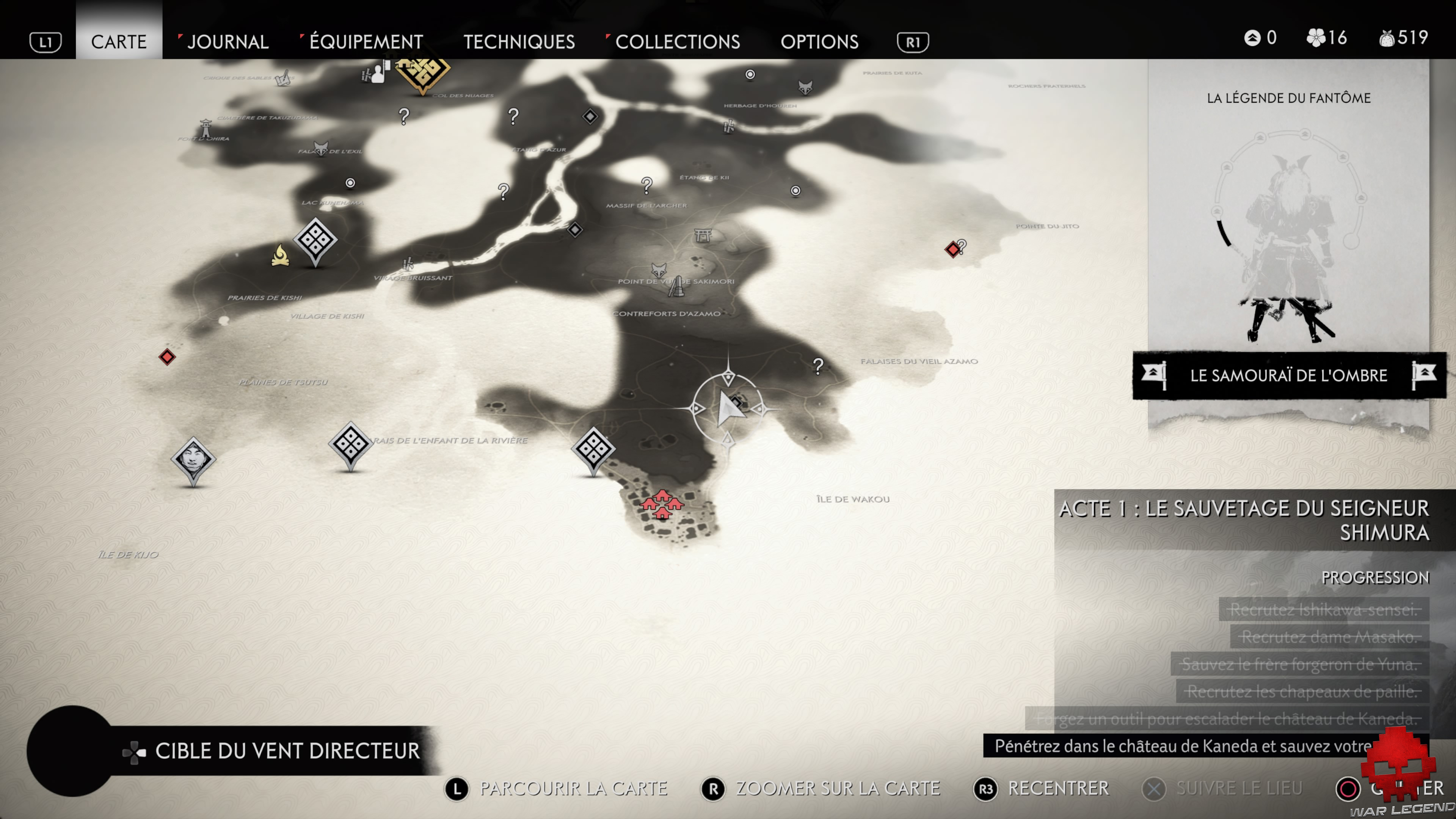Show the Collections tab
The image size is (1456, 819).
[x=677, y=42]
